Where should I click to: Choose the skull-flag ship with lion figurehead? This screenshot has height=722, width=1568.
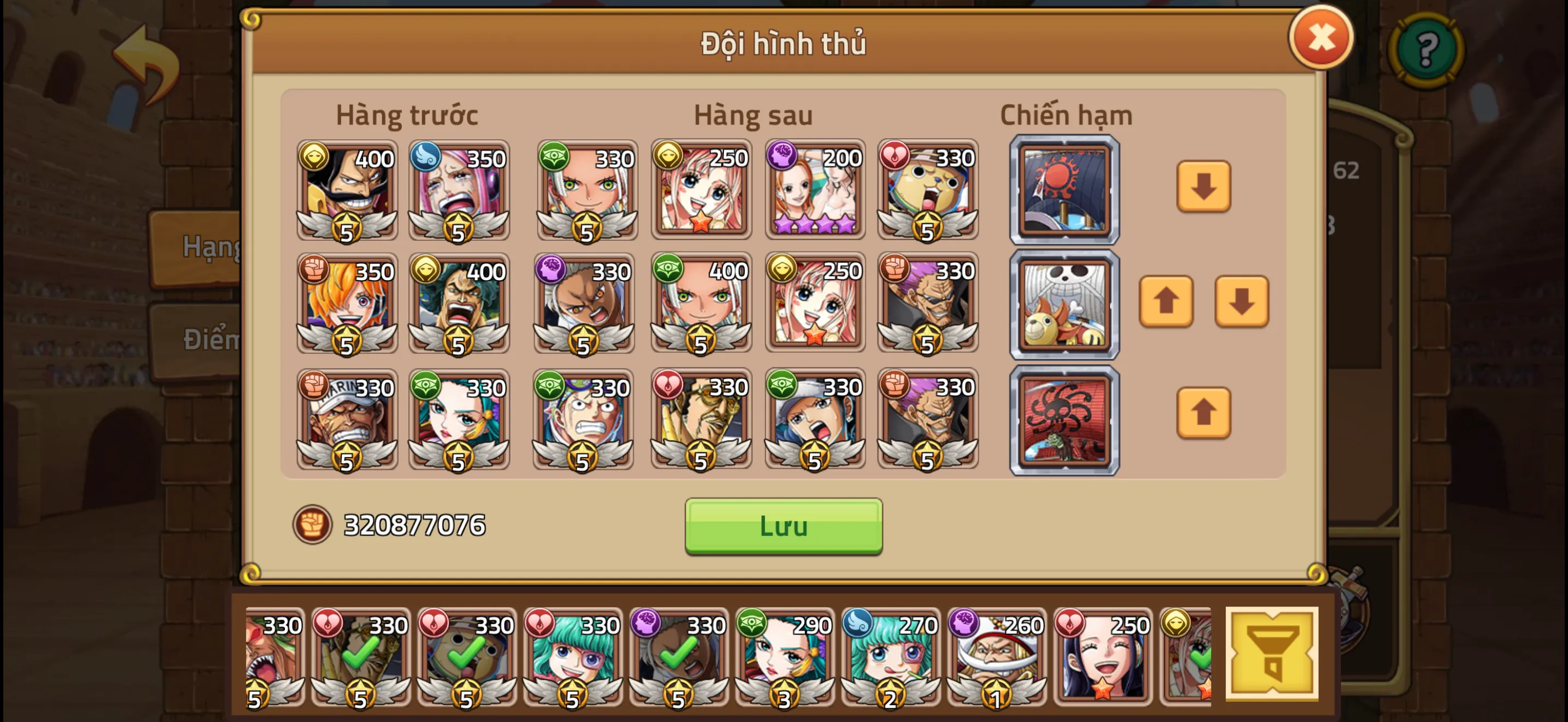tap(1064, 304)
